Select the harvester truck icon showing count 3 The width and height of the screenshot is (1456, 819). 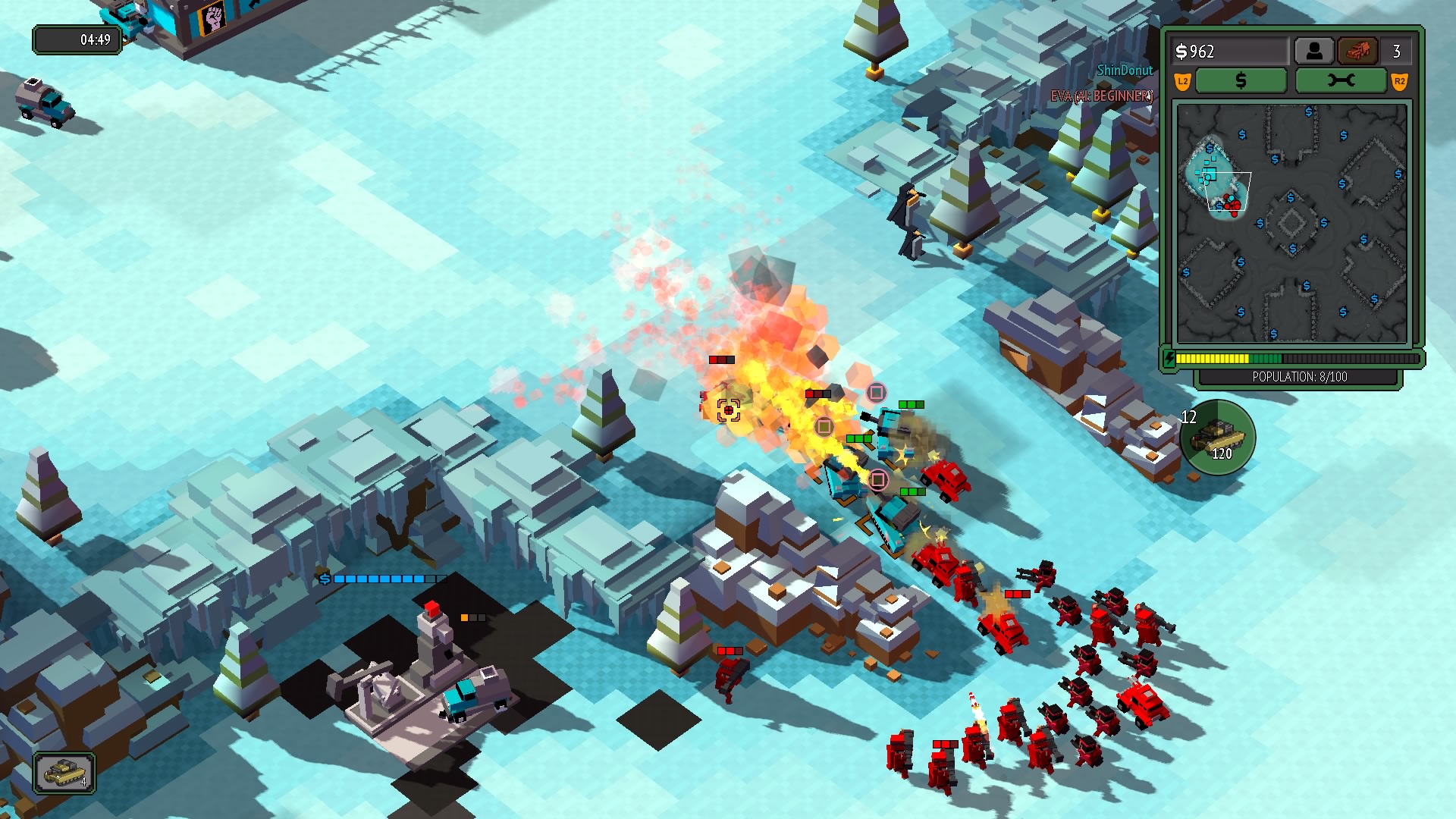(x=1357, y=51)
